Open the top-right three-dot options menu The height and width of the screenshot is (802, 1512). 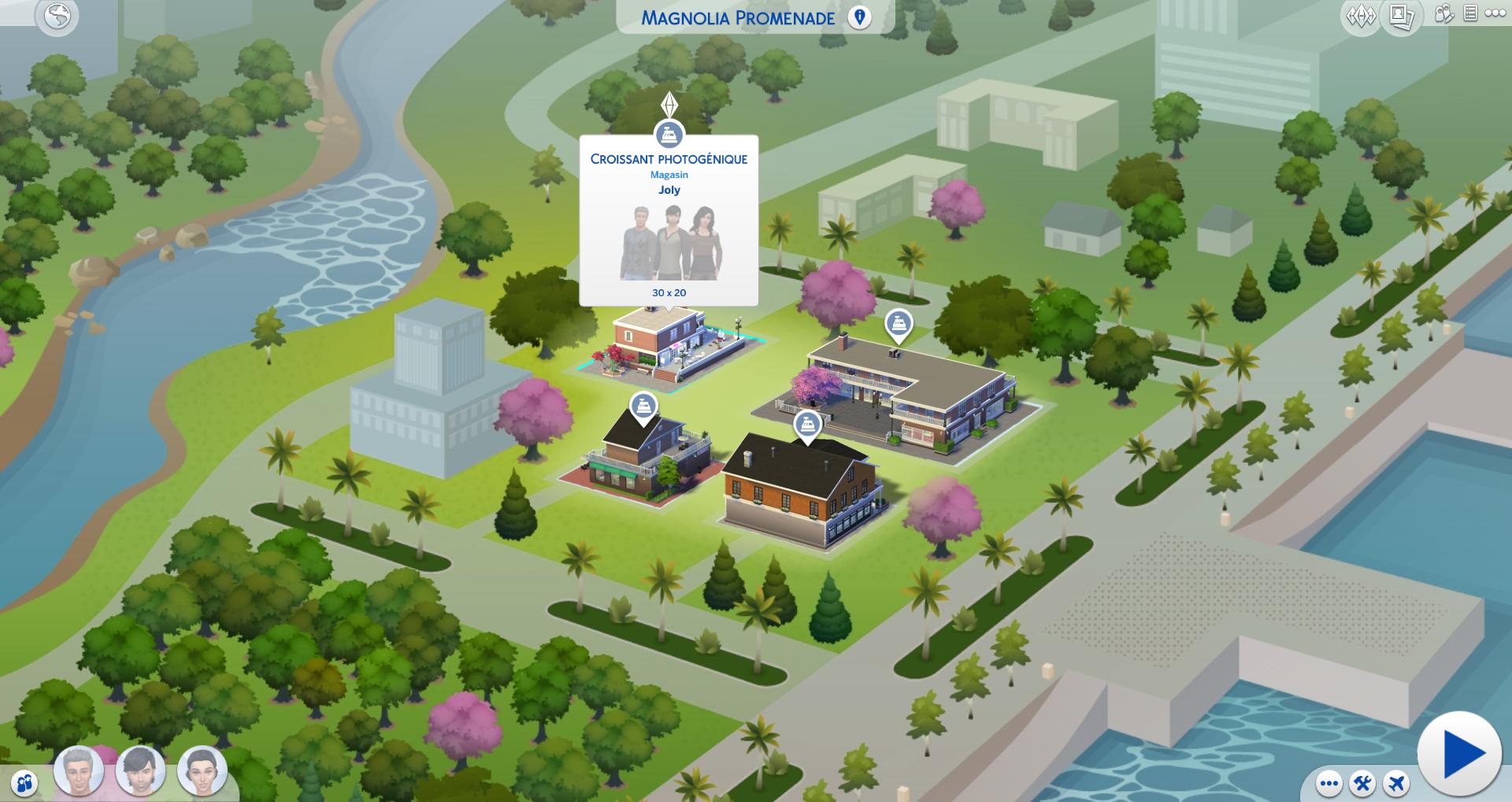(1495, 13)
